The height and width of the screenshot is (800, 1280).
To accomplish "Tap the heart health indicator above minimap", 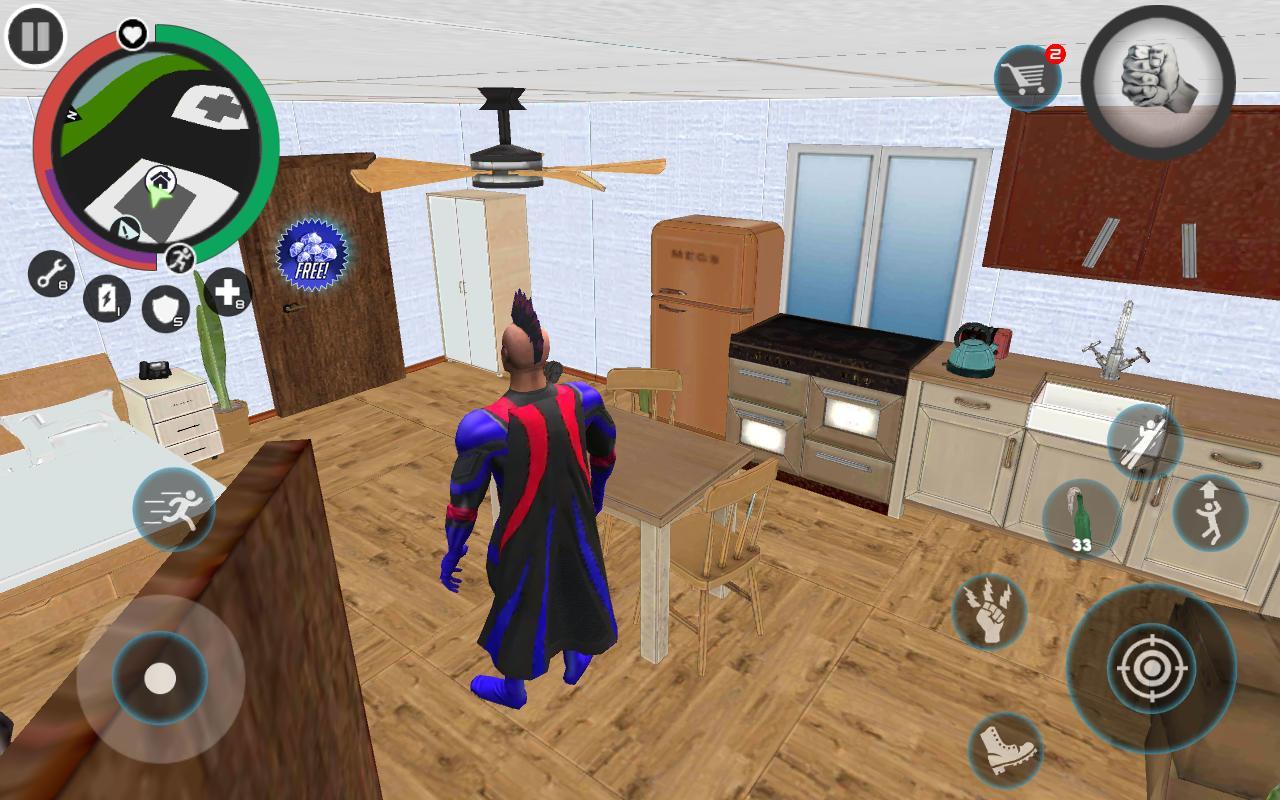I will point(130,33).
